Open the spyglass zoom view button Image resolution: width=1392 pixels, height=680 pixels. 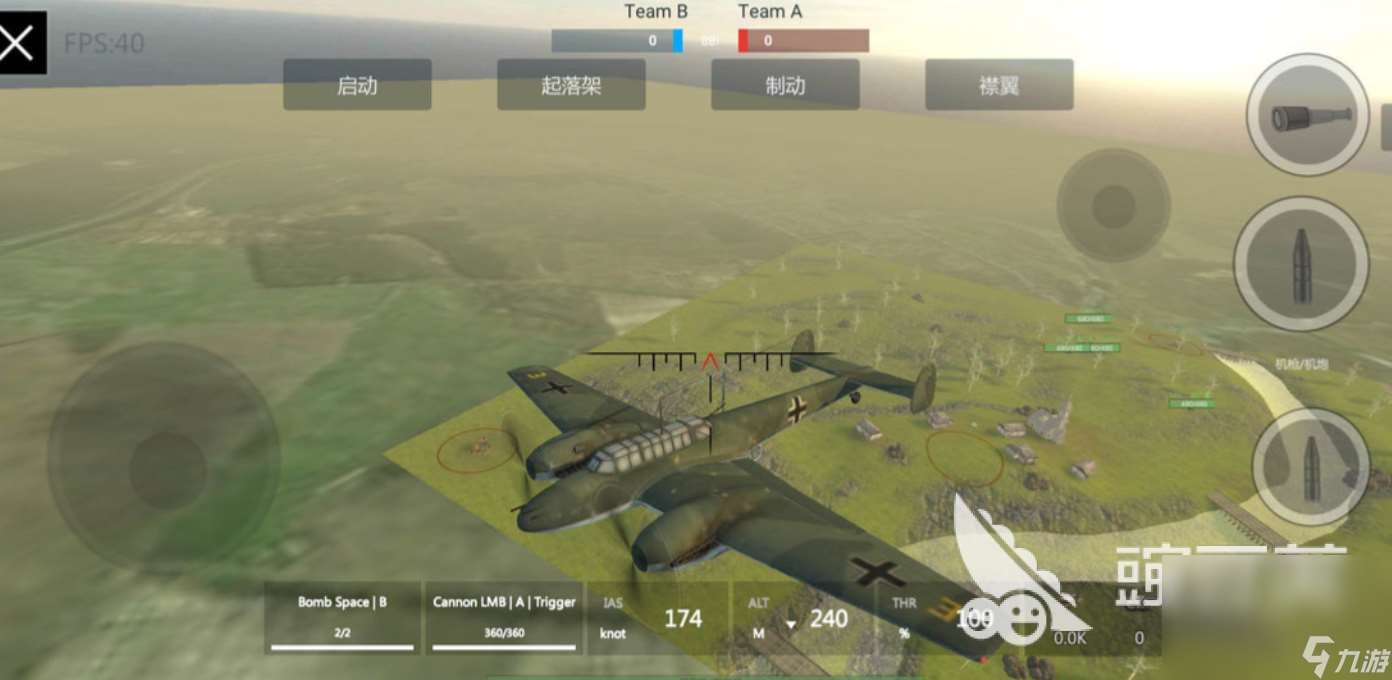coord(1307,115)
